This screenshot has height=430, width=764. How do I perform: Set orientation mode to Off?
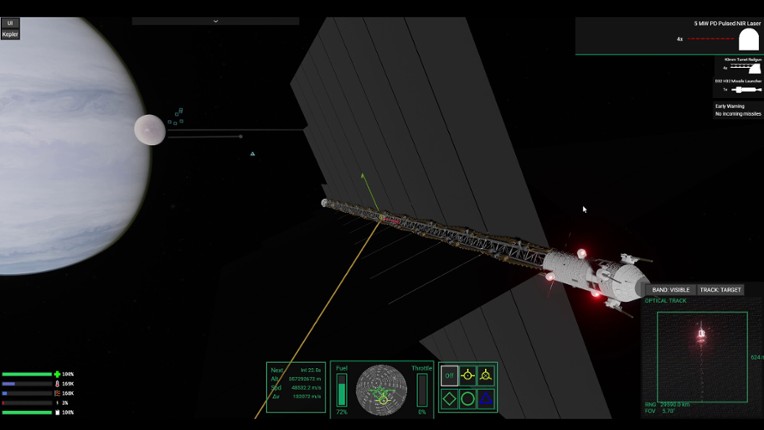click(449, 375)
